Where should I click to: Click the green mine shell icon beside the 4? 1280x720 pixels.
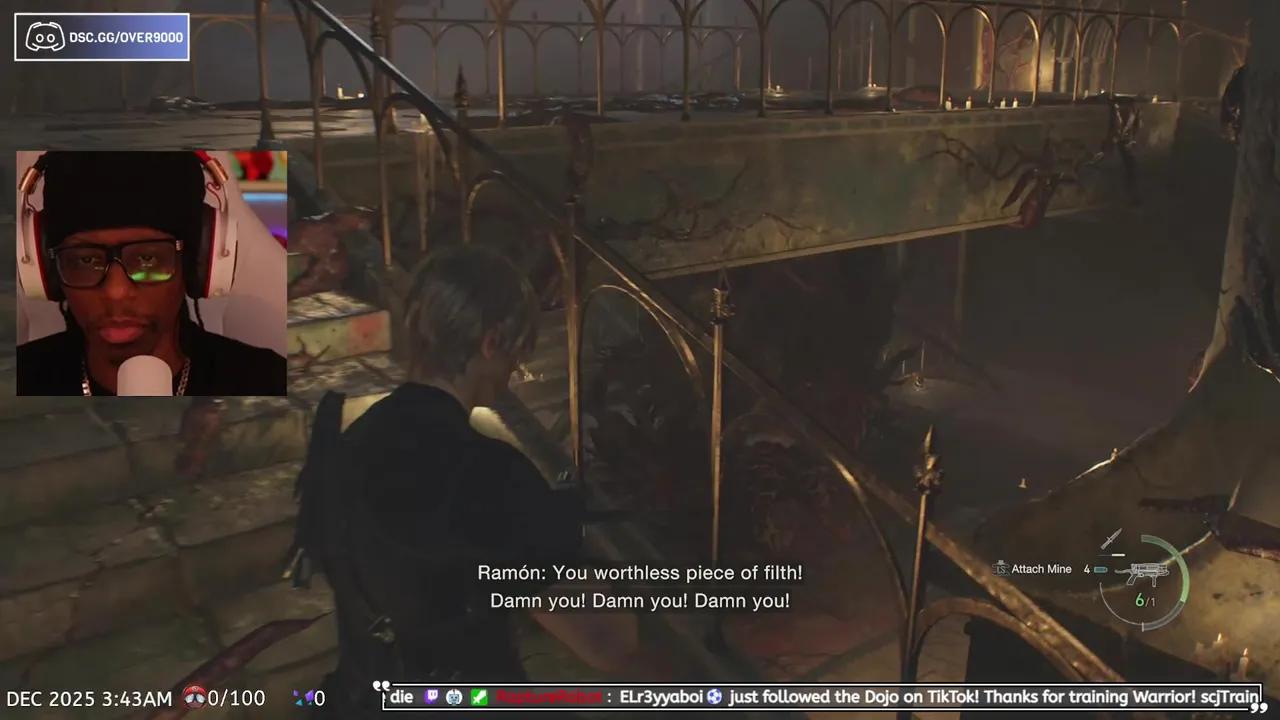click(x=1100, y=569)
